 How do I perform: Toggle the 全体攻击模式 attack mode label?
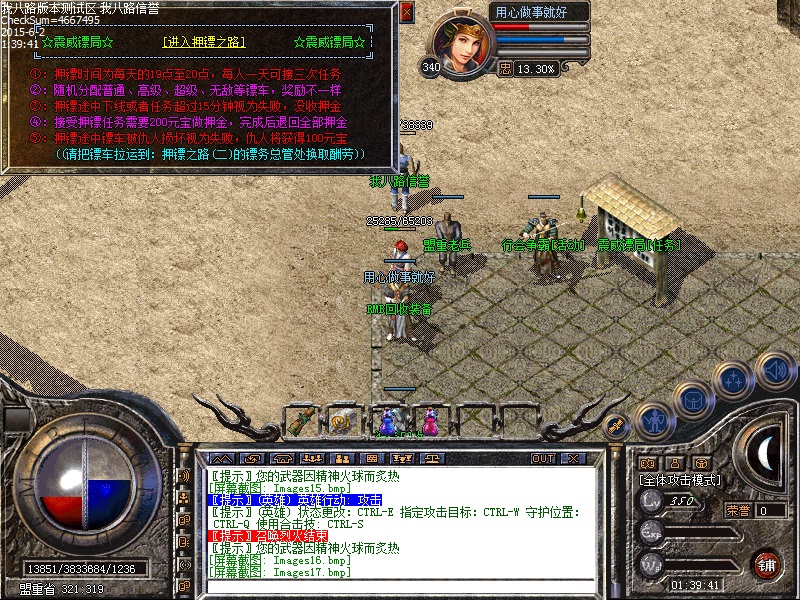click(679, 480)
